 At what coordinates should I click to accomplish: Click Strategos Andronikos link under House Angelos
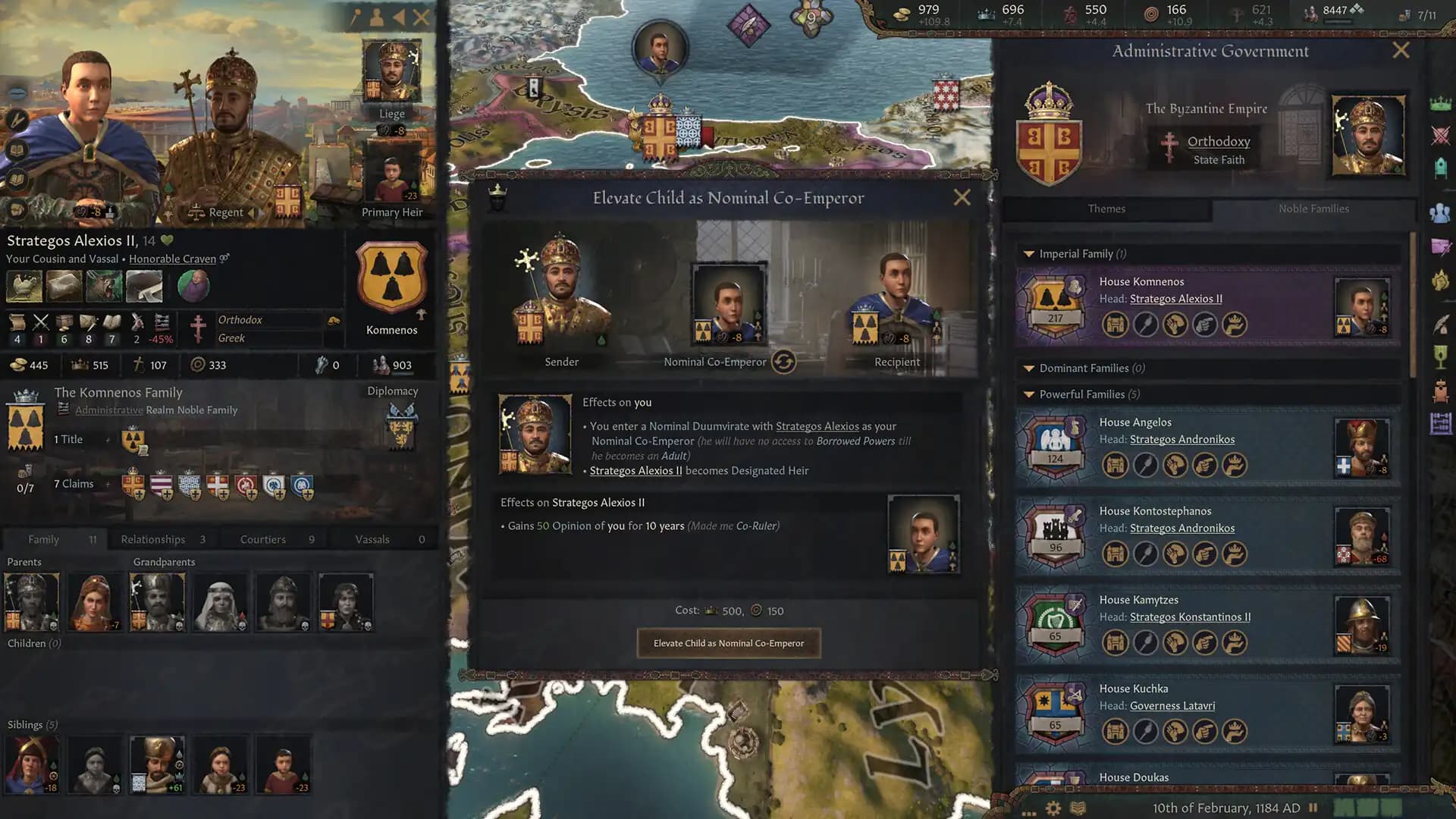pos(1182,439)
